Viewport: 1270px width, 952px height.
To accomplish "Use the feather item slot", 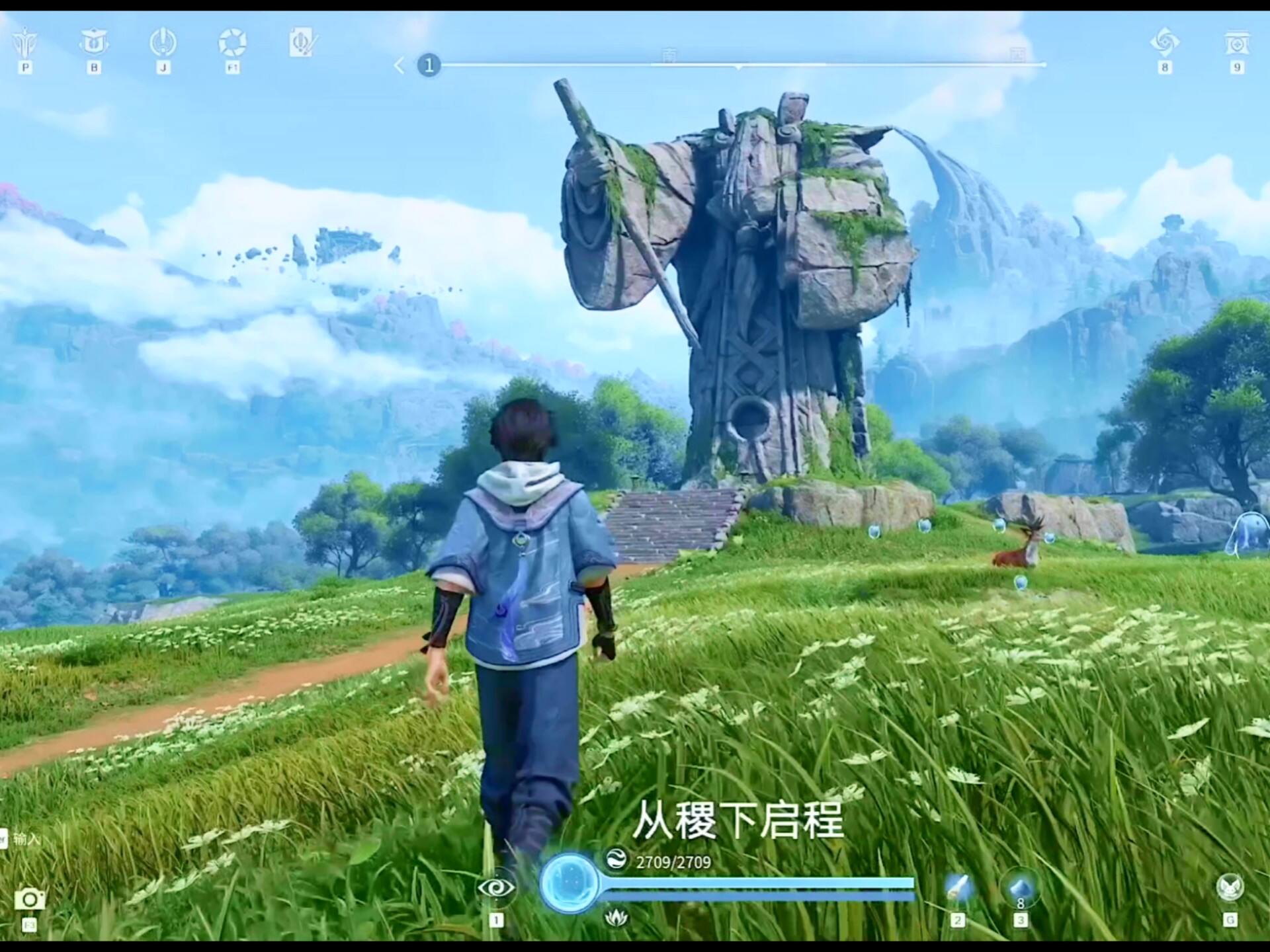I will (x=957, y=888).
